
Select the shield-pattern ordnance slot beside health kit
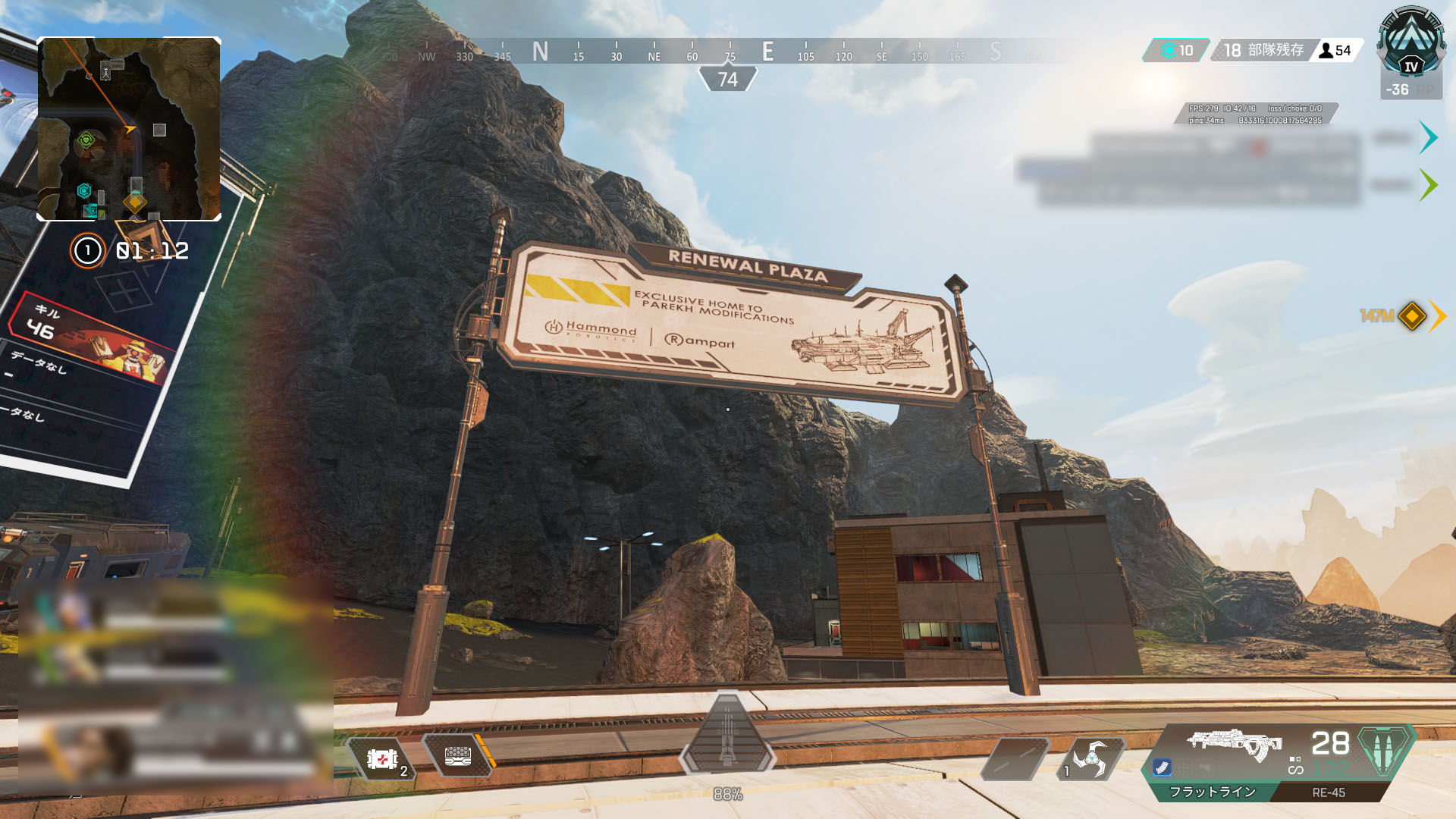tap(458, 756)
